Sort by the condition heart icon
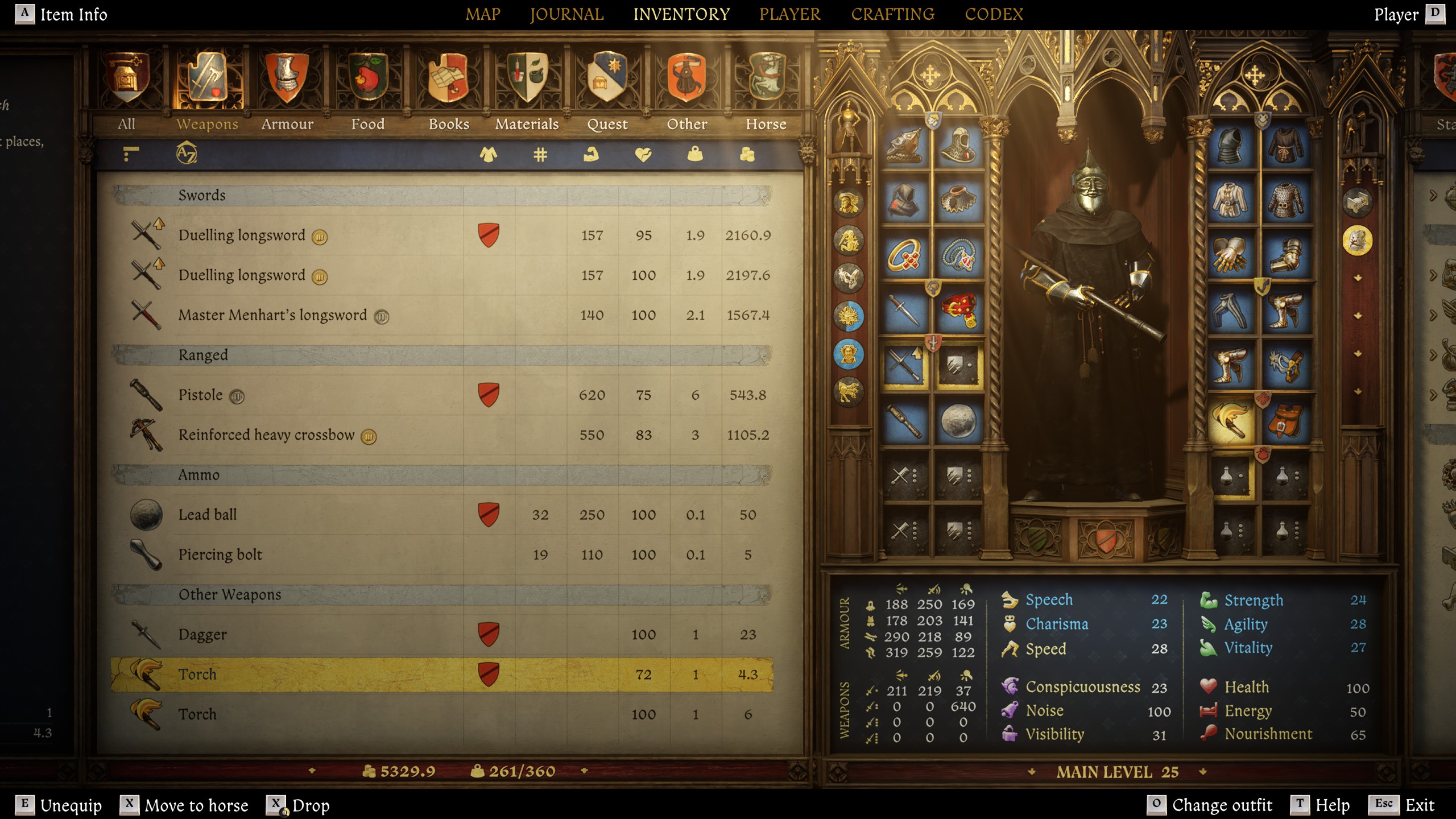Viewport: 1456px width, 819px height. [643, 155]
